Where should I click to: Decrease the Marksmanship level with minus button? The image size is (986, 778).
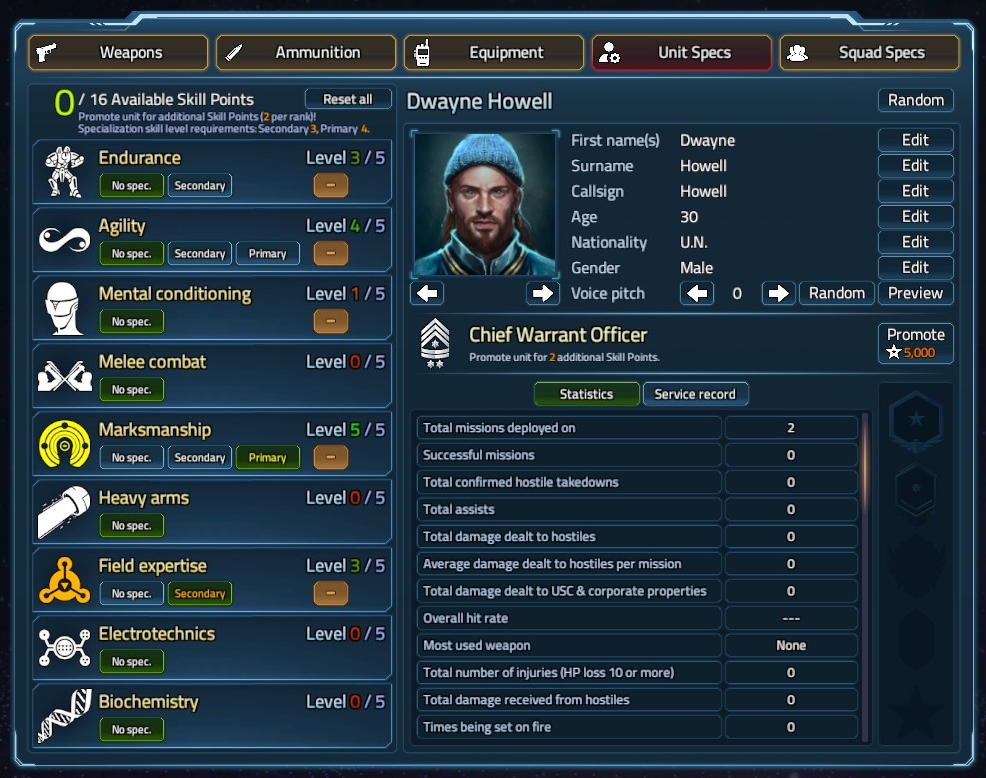click(331, 458)
